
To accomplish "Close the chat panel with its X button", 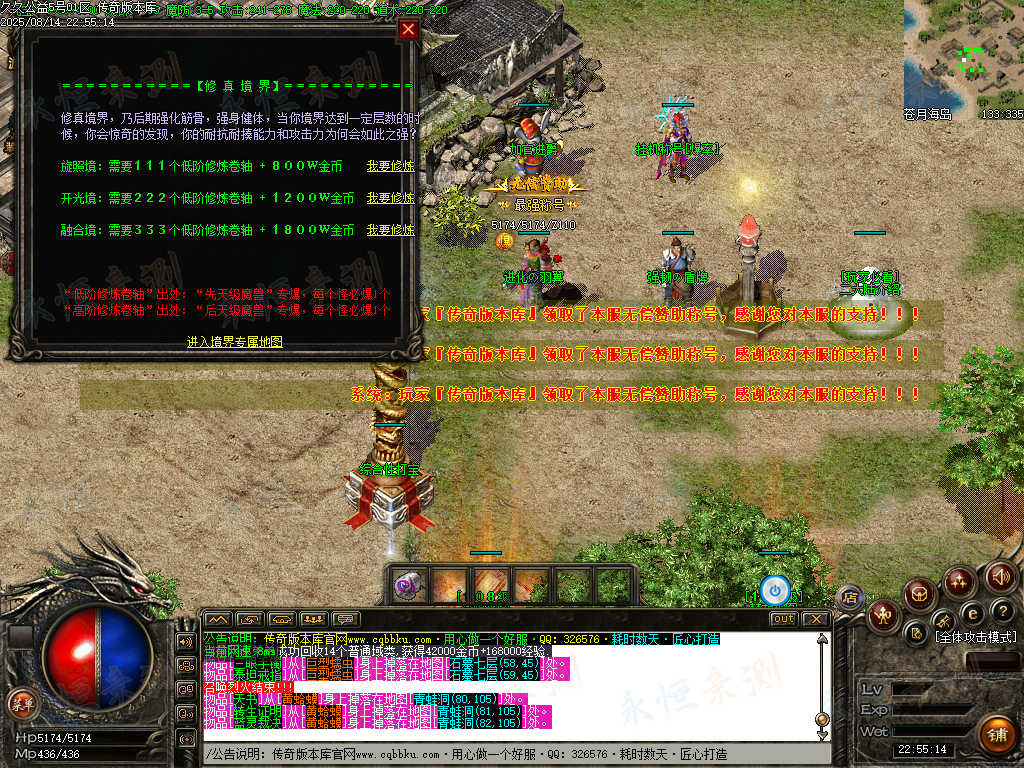I will [816, 619].
